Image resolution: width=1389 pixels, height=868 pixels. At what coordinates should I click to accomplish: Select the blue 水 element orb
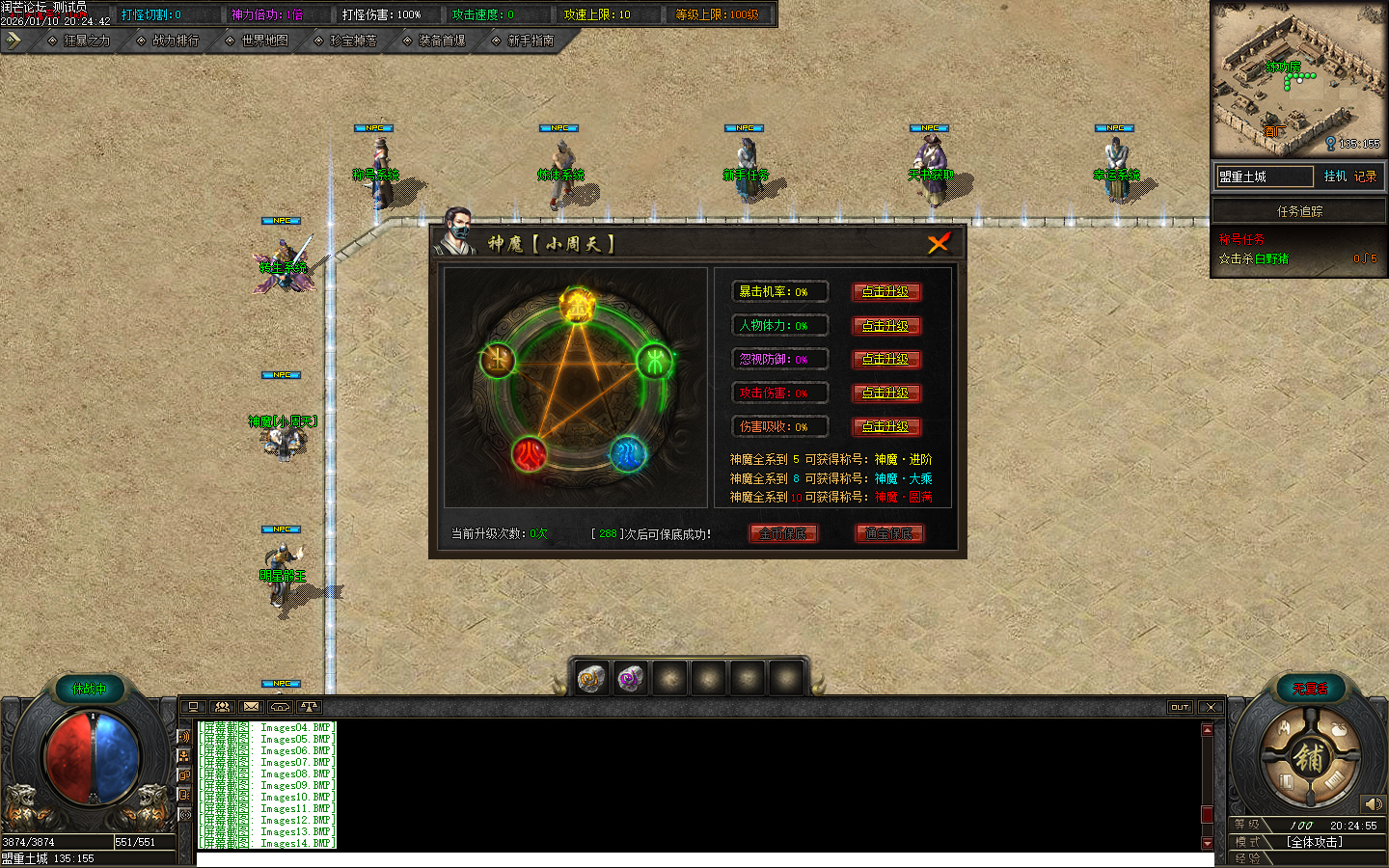(x=628, y=453)
